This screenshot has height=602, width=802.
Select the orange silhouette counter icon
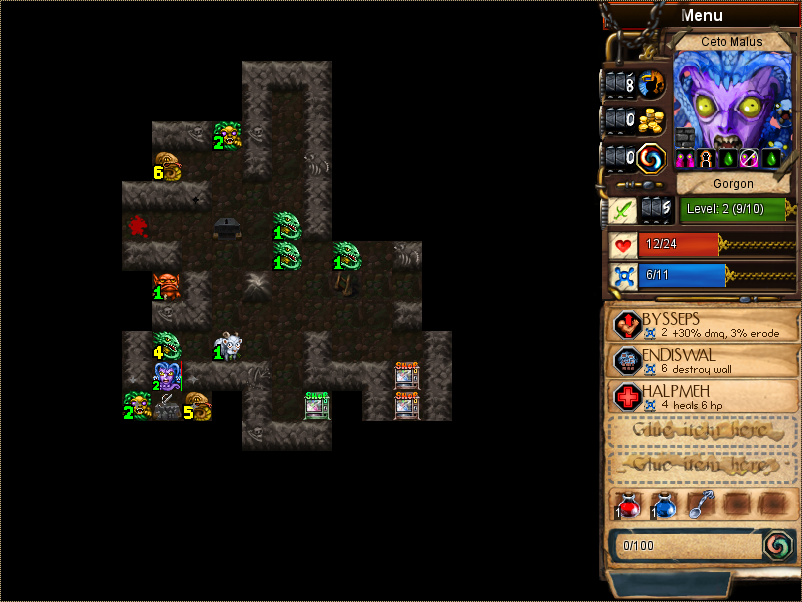coord(652,83)
